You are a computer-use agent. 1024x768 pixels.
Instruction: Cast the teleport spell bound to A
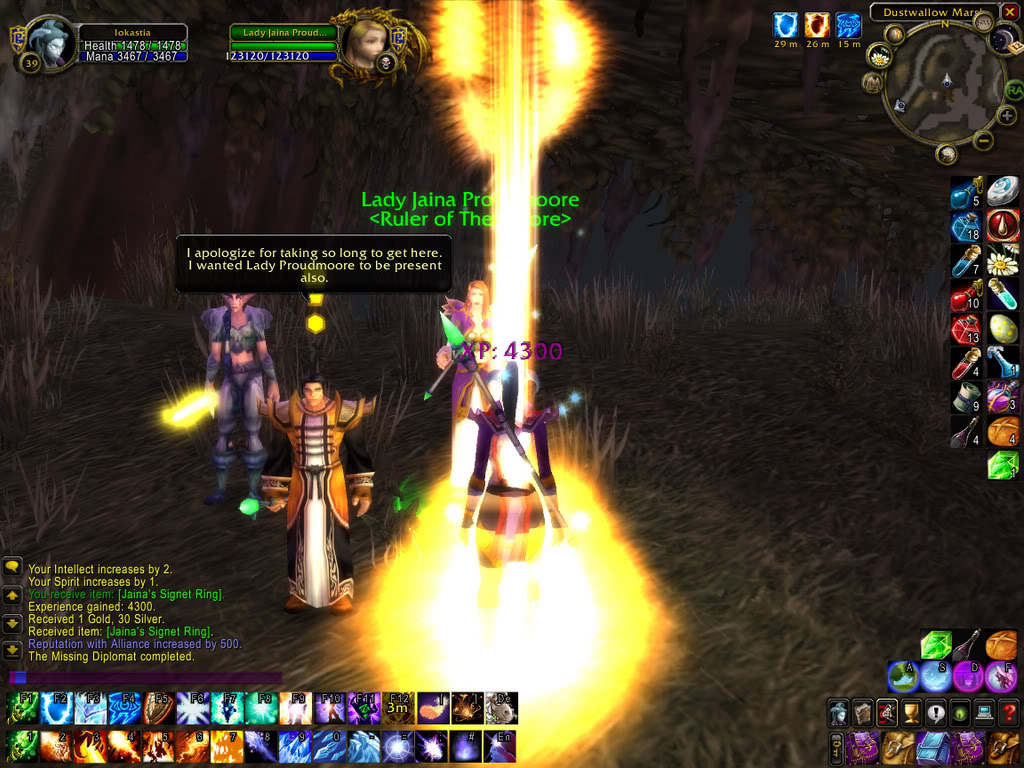click(x=902, y=676)
